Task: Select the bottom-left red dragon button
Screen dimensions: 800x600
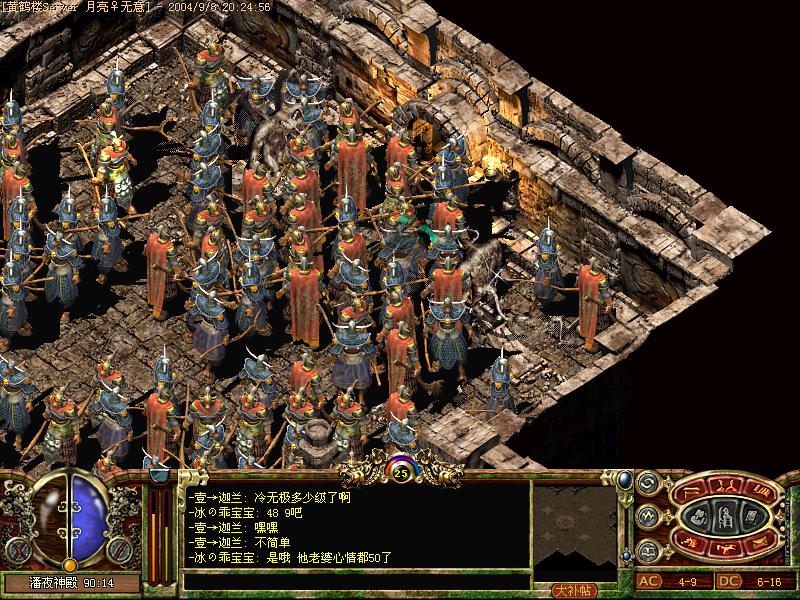Action: pyautogui.click(x=692, y=543)
